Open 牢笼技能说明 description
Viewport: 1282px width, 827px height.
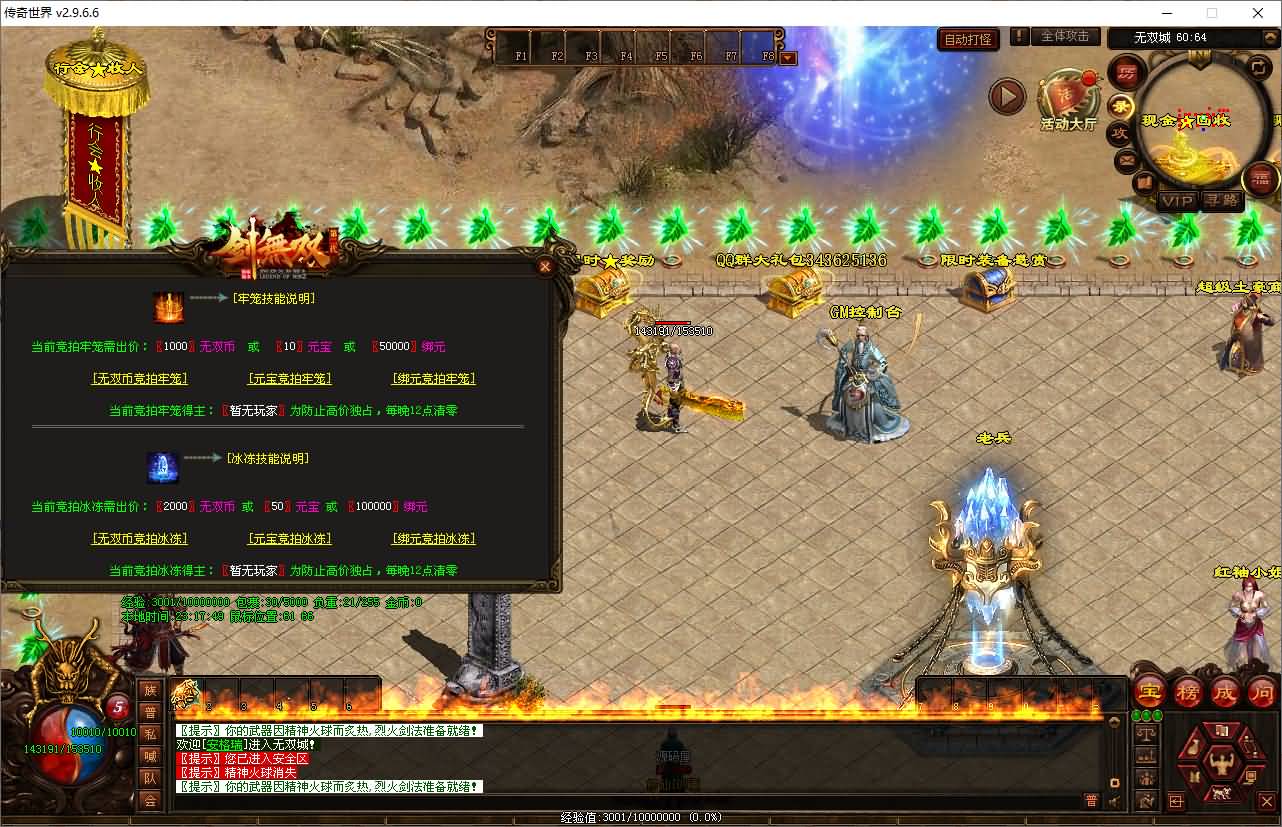[x=273, y=298]
